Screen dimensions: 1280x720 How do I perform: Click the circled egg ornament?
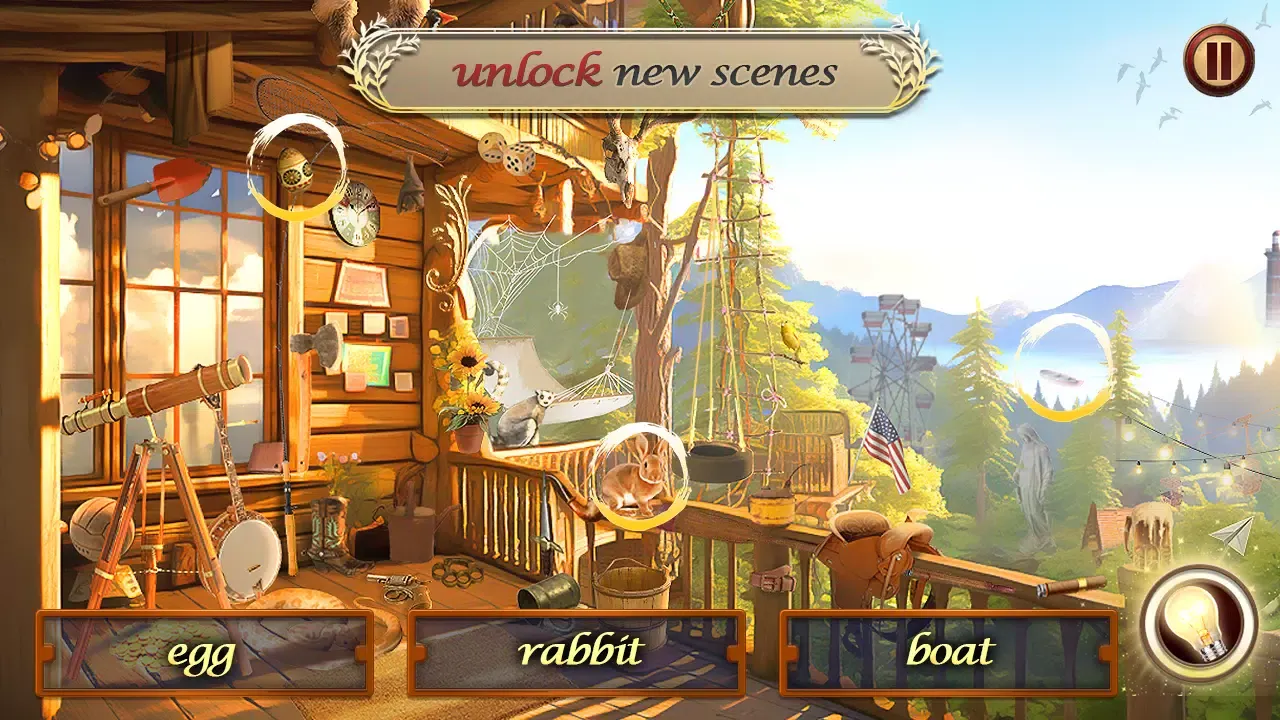click(x=295, y=166)
